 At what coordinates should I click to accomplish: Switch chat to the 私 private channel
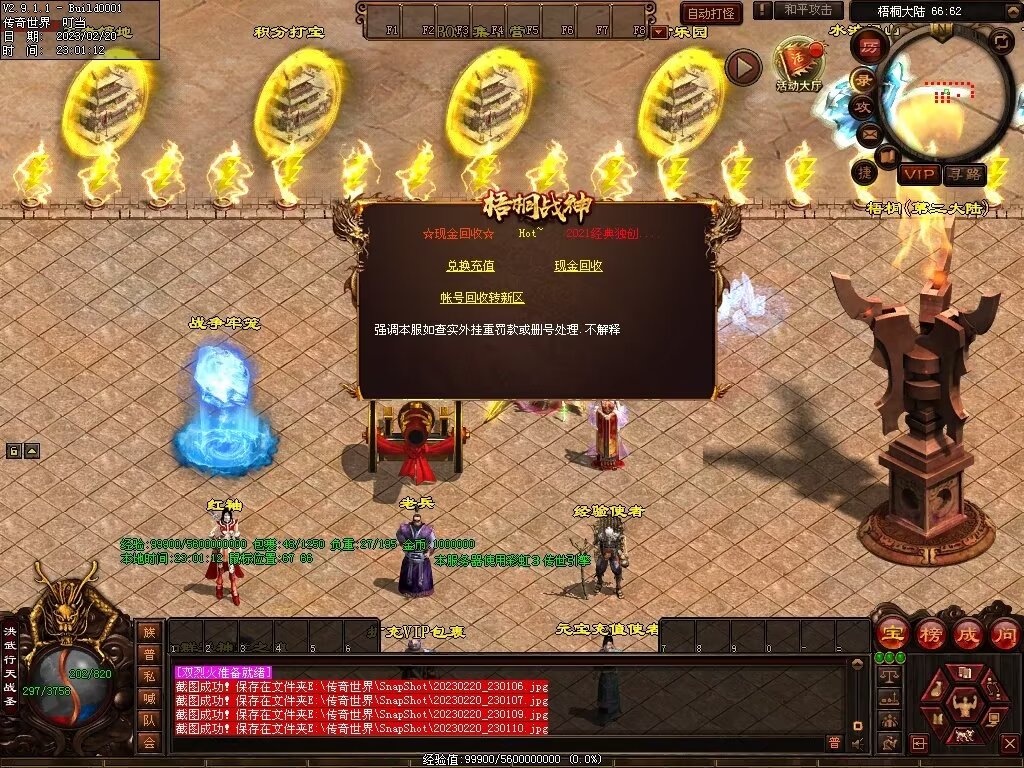tap(149, 676)
